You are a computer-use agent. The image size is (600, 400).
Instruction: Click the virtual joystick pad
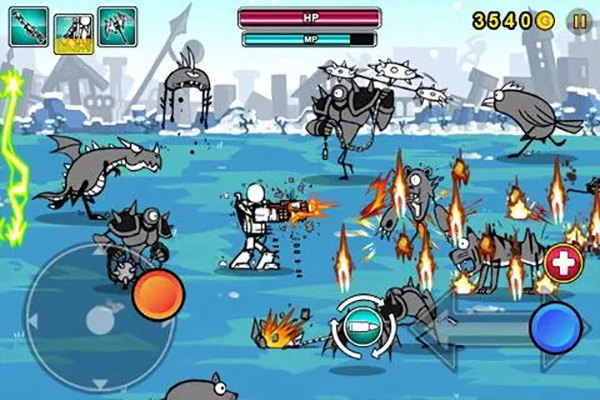(x=97, y=320)
